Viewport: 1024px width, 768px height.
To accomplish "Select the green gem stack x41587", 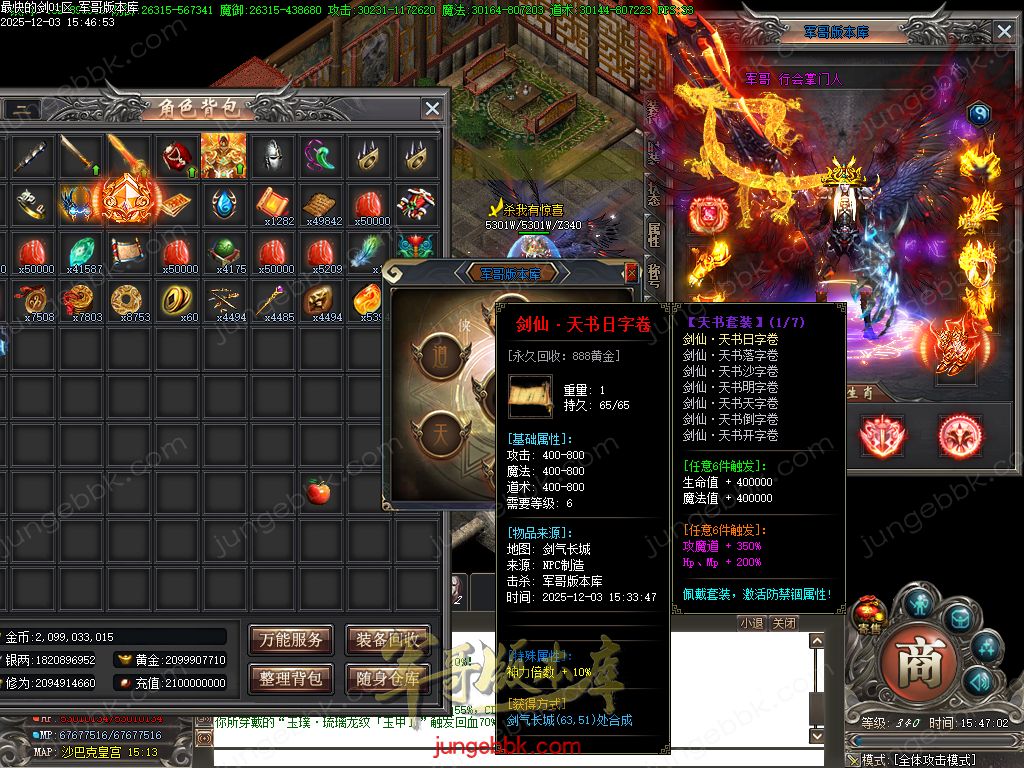I will point(82,251).
